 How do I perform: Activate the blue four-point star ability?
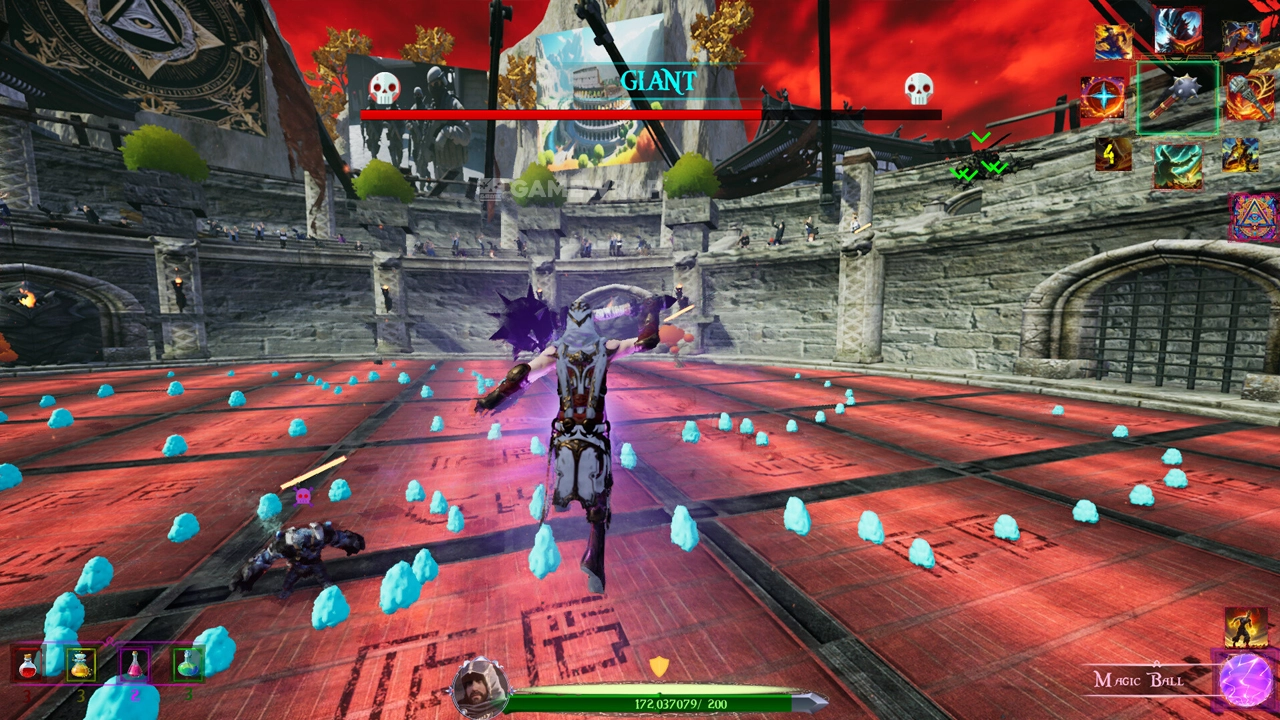(1103, 98)
